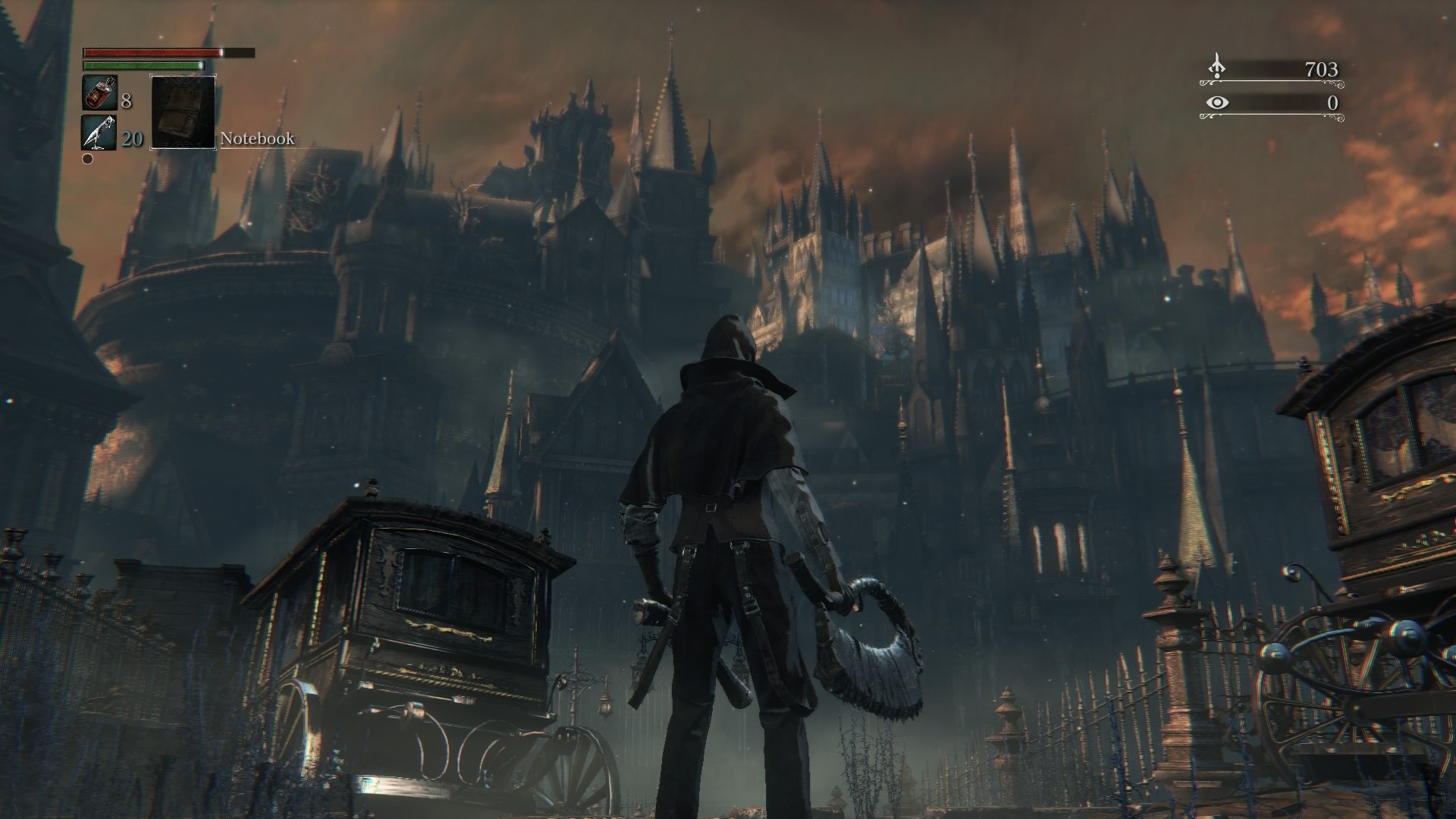Select the Notebook label text
Screen dimensions: 1456x819
pyautogui.click(x=256, y=139)
